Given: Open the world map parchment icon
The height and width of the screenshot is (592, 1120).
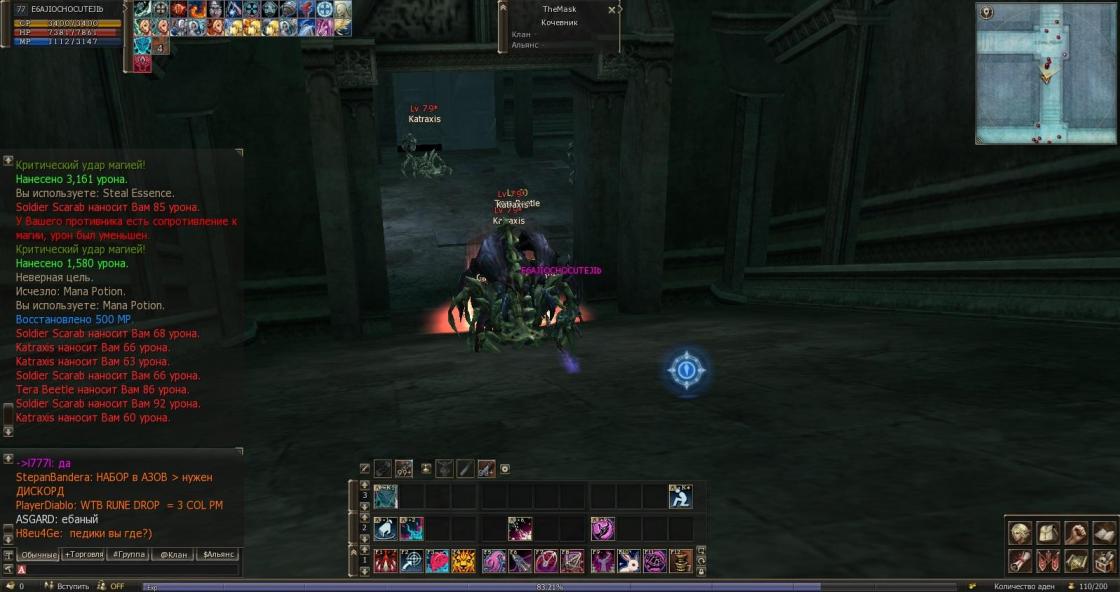Looking at the screenshot, I should pyautogui.click(x=1076, y=560).
